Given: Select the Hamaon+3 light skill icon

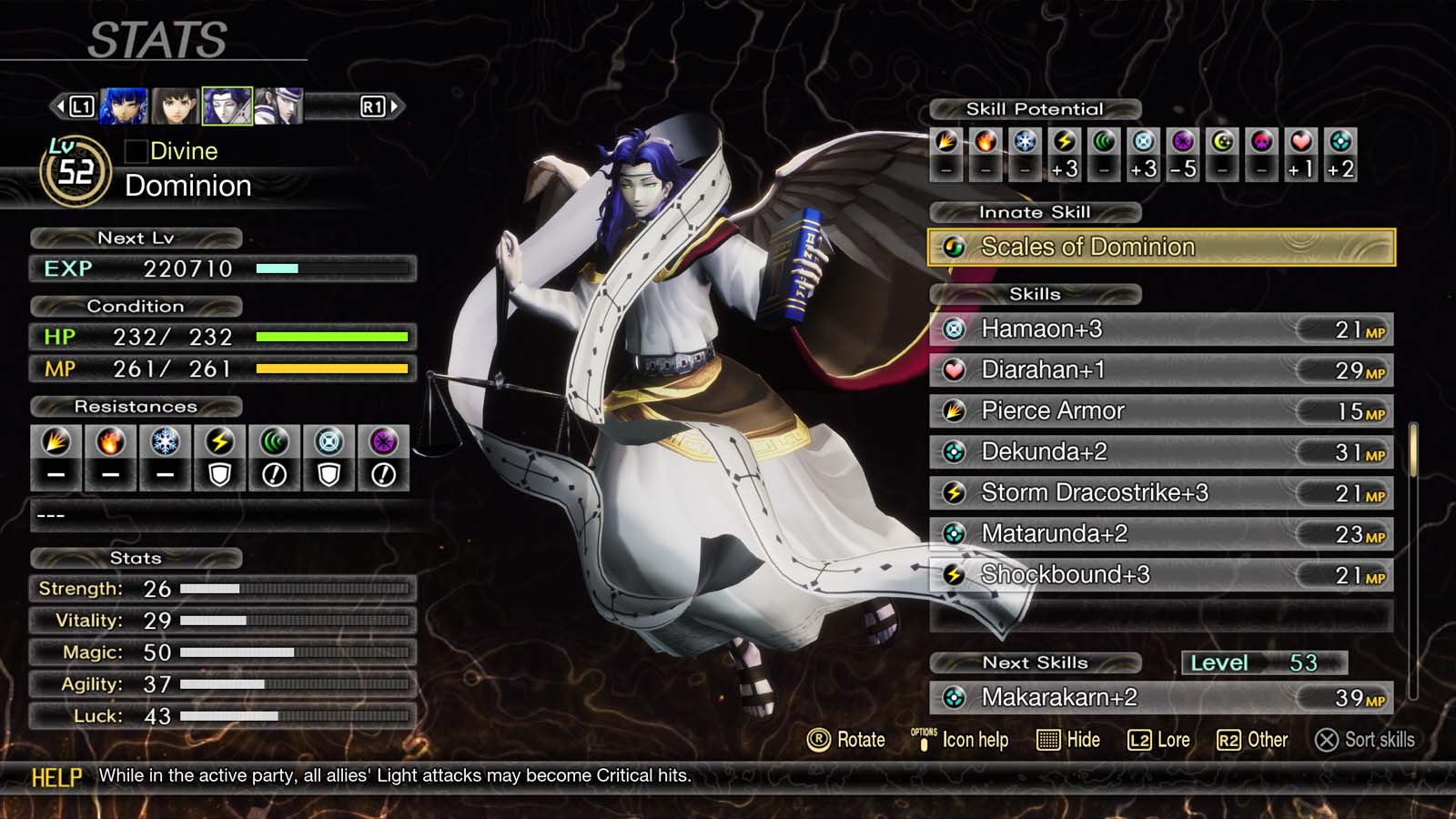Looking at the screenshot, I should 954,329.
